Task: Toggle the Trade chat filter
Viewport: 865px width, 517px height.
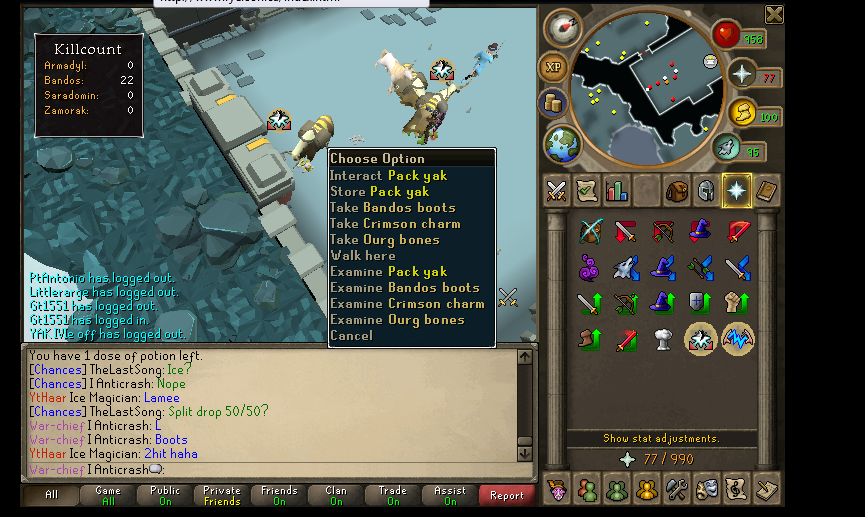Action: coord(393,495)
